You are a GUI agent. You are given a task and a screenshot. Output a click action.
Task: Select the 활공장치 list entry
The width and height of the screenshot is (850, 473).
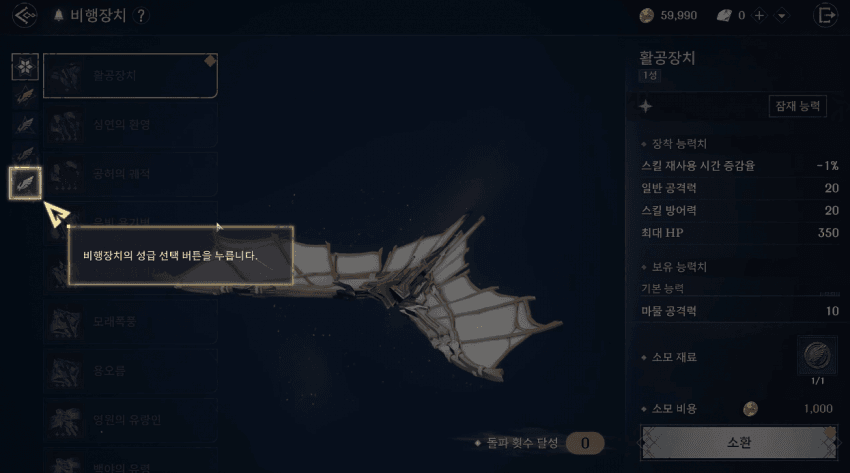pyautogui.click(x=131, y=76)
